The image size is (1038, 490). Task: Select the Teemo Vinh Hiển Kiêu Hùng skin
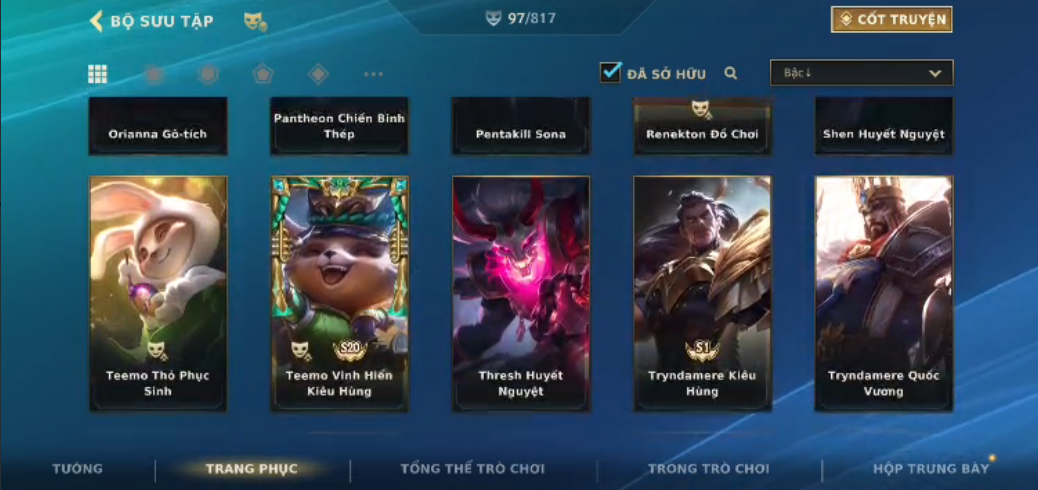339,293
